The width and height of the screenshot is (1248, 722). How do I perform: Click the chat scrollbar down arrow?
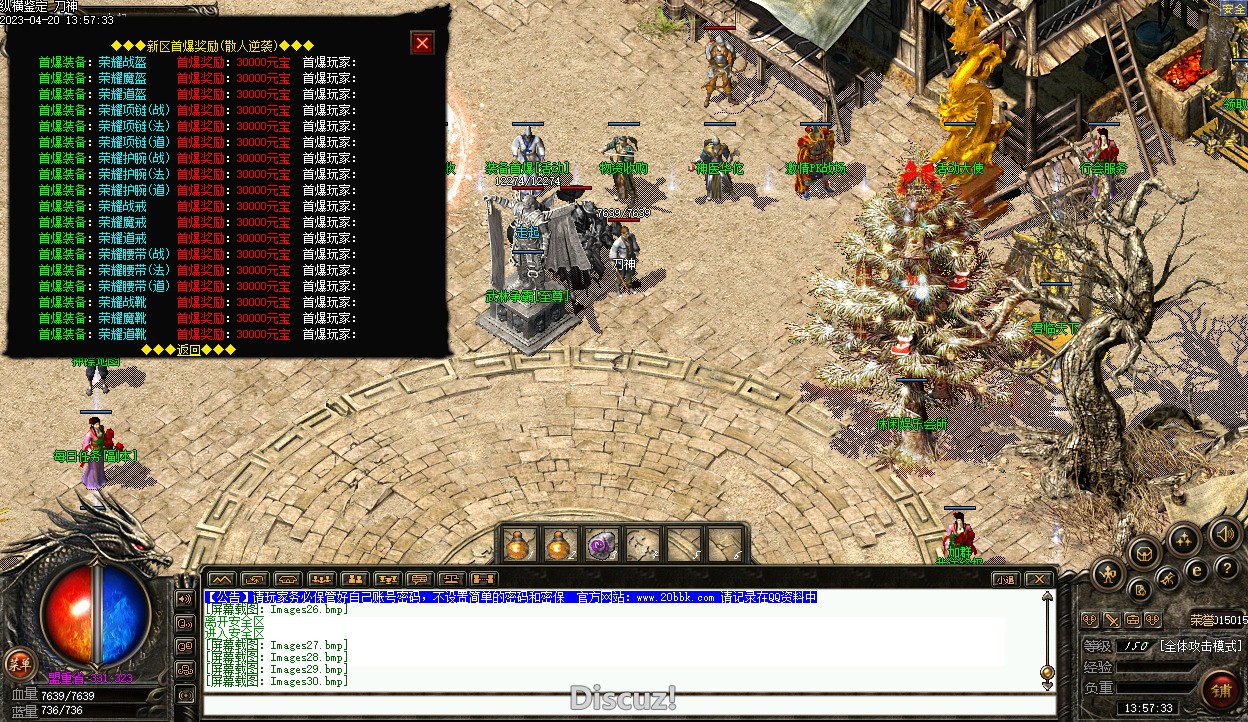[x=1047, y=686]
